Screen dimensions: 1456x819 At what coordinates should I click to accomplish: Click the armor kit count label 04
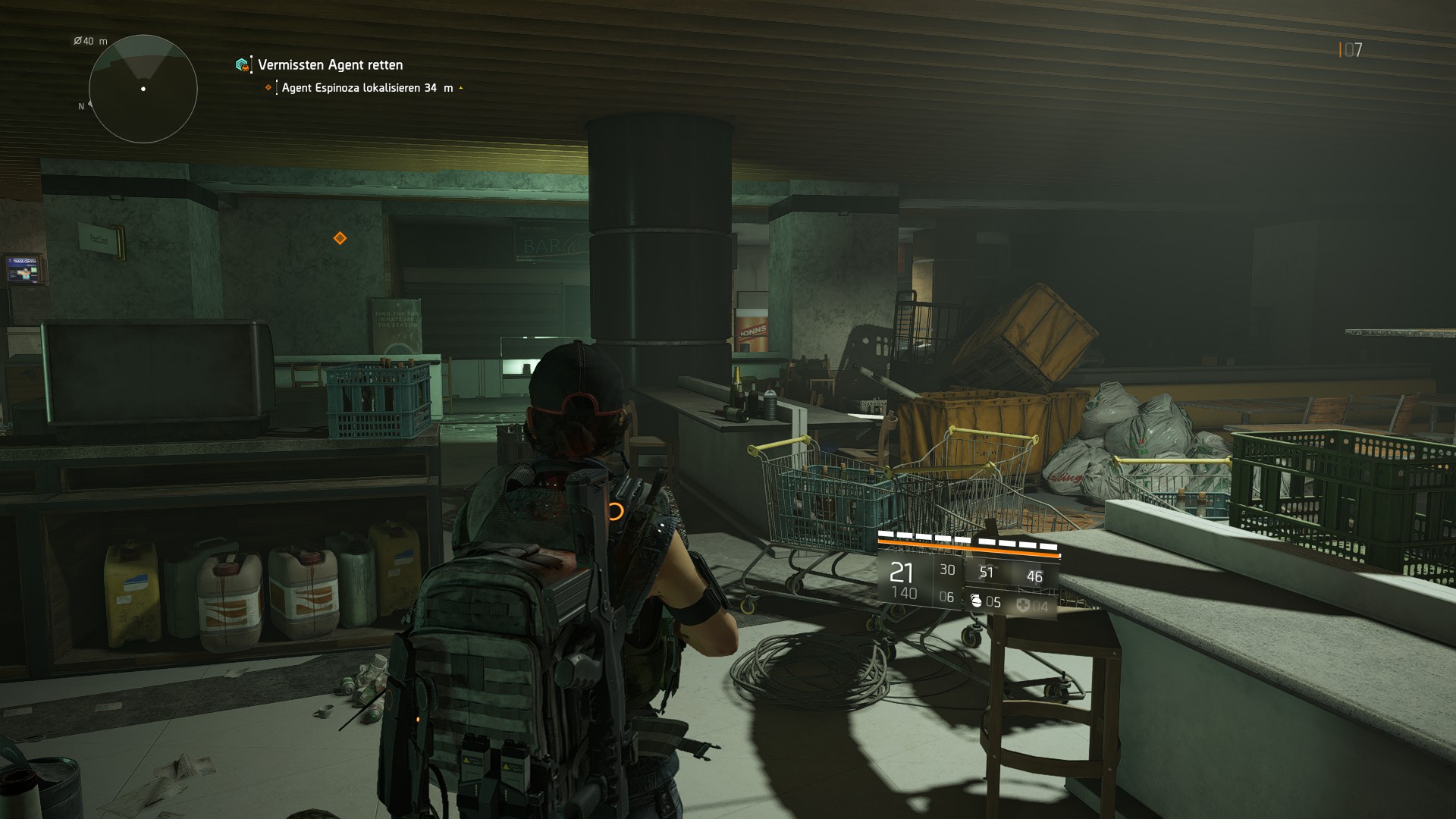point(1042,605)
